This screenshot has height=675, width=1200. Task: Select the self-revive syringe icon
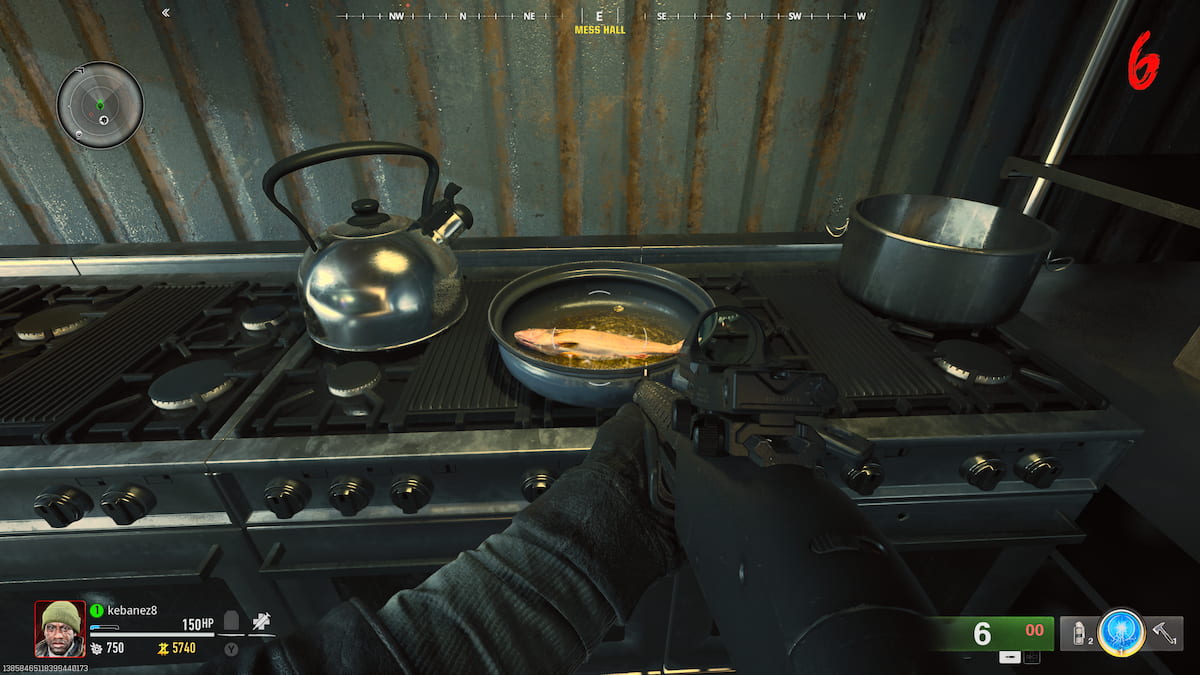point(261,622)
